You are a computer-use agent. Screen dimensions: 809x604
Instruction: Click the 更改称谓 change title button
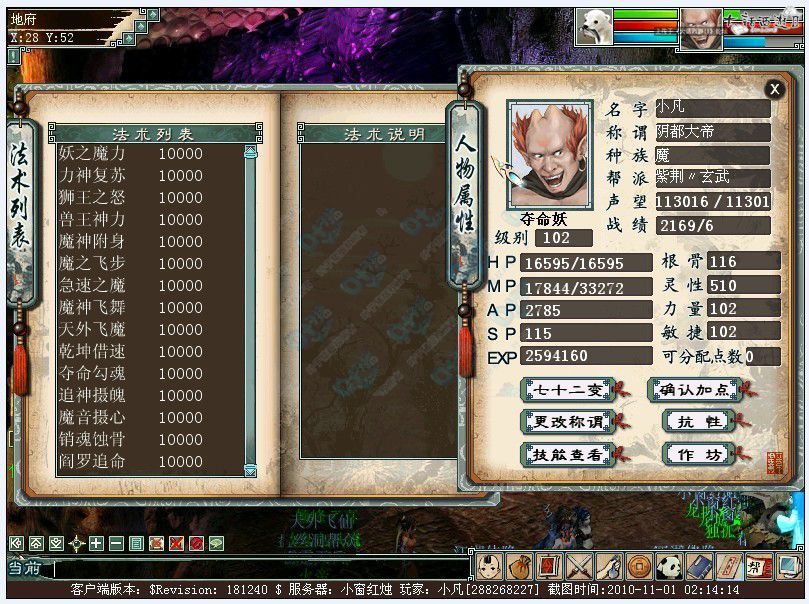coord(567,421)
